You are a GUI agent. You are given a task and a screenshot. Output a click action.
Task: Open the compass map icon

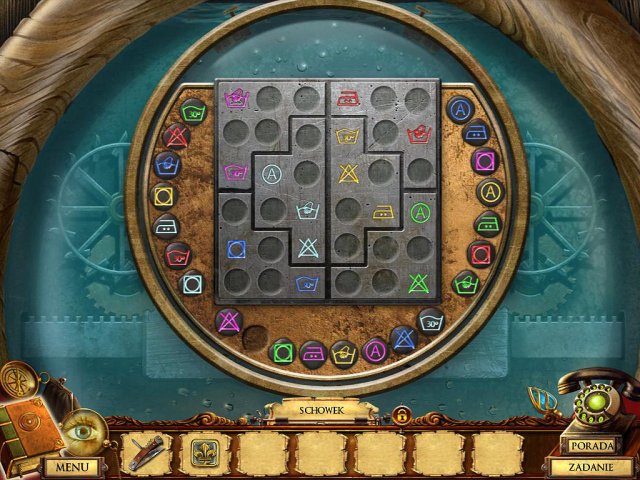point(19,379)
